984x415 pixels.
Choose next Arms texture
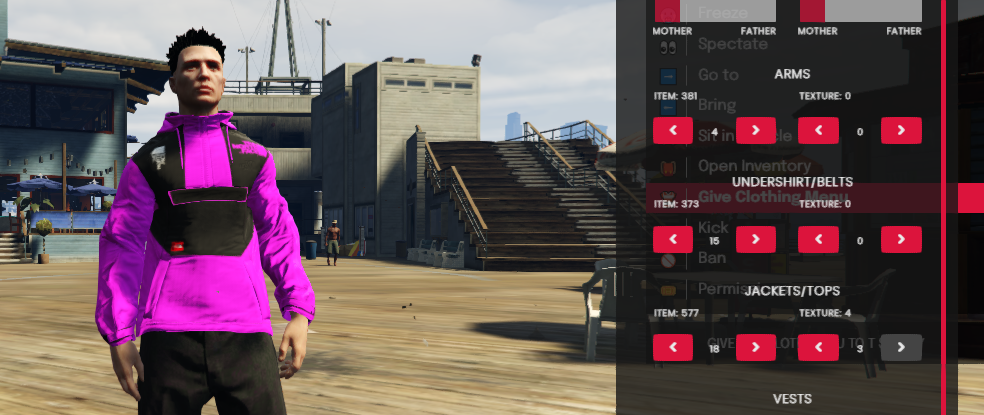point(901,130)
